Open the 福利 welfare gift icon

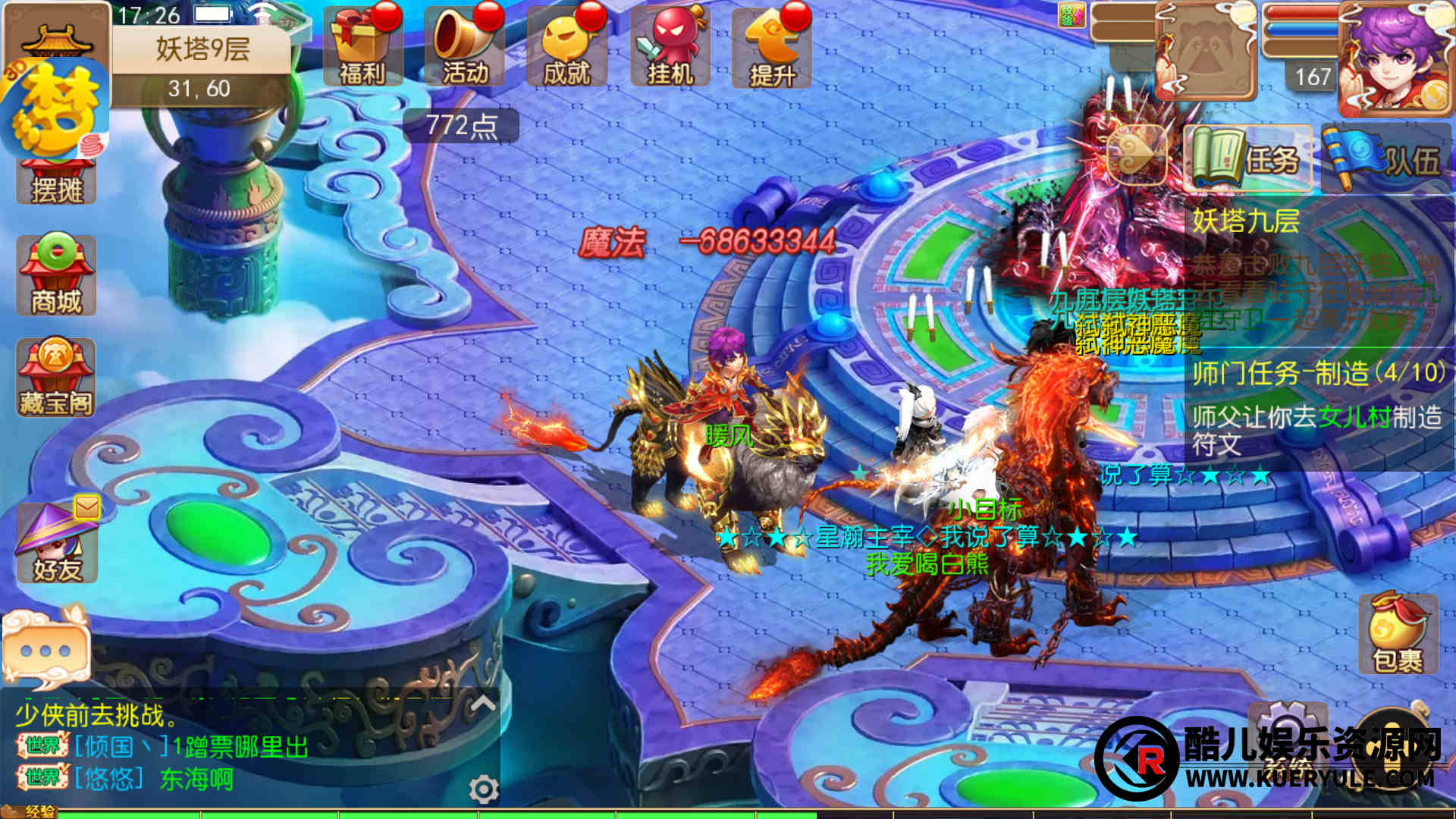361,47
